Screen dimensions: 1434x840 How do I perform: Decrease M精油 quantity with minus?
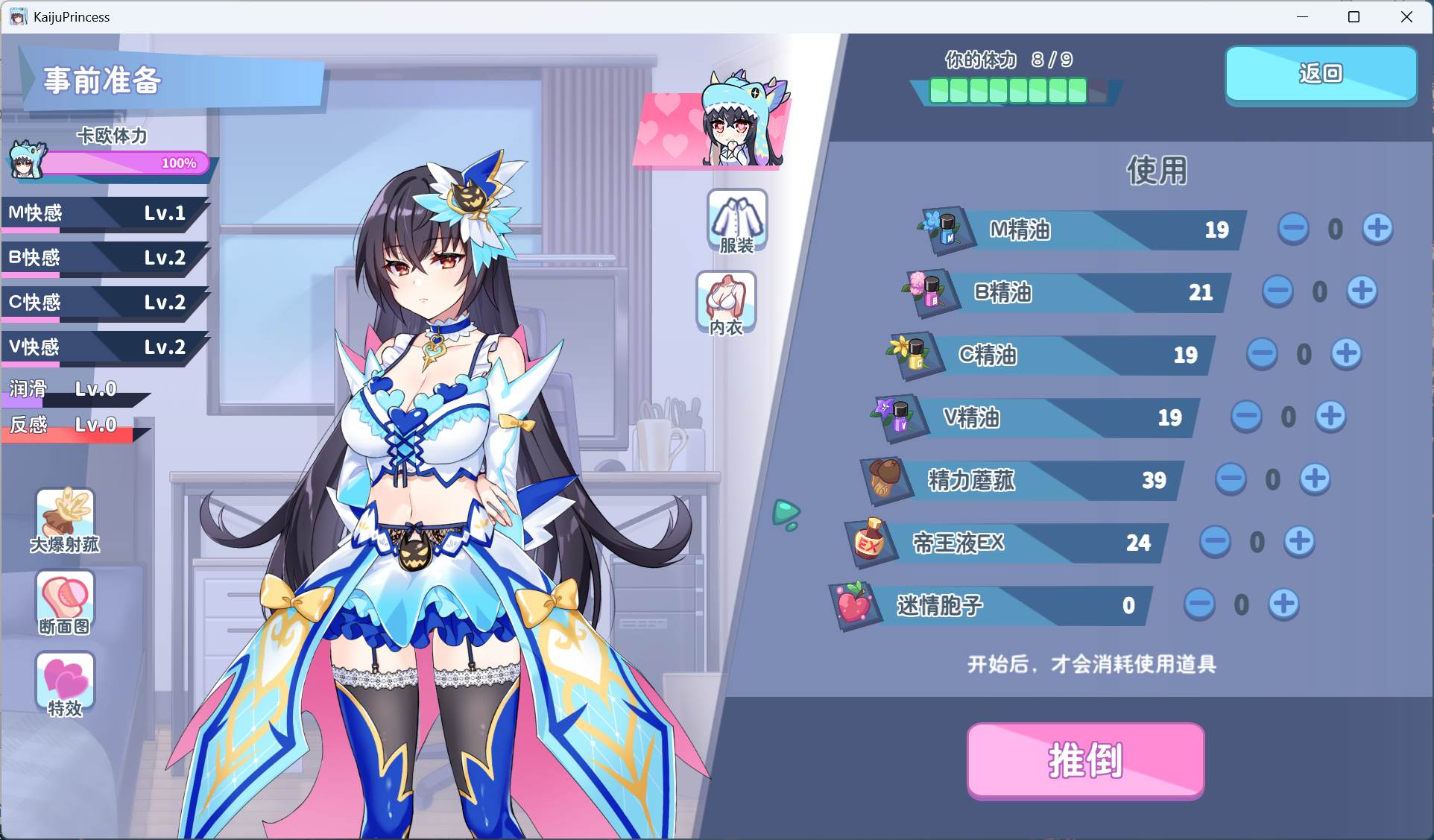click(x=1293, y=228)
